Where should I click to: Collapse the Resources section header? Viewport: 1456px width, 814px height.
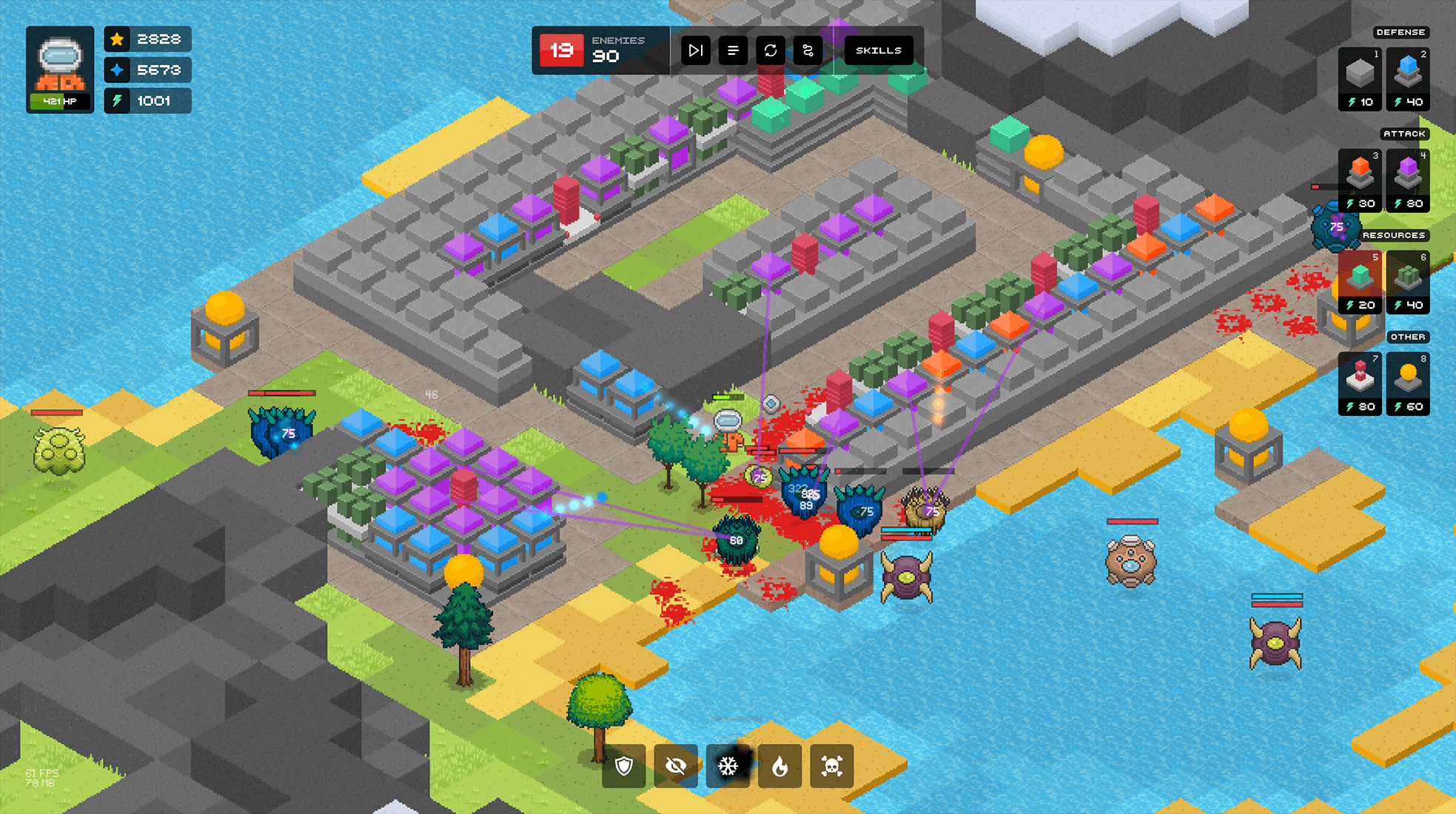pos(1395,235)
